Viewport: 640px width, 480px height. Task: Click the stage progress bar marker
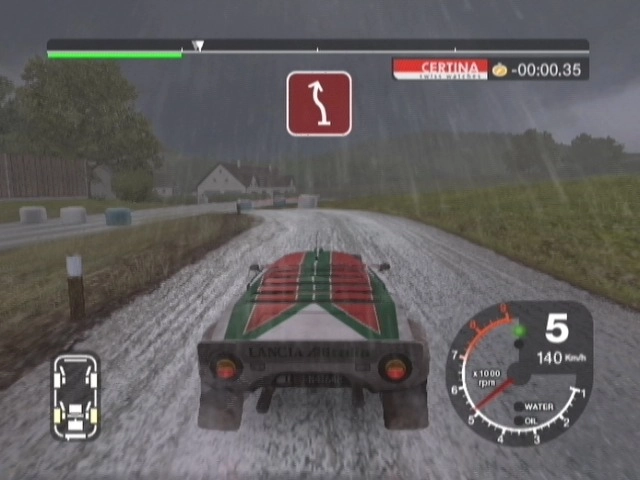(198, 45)
